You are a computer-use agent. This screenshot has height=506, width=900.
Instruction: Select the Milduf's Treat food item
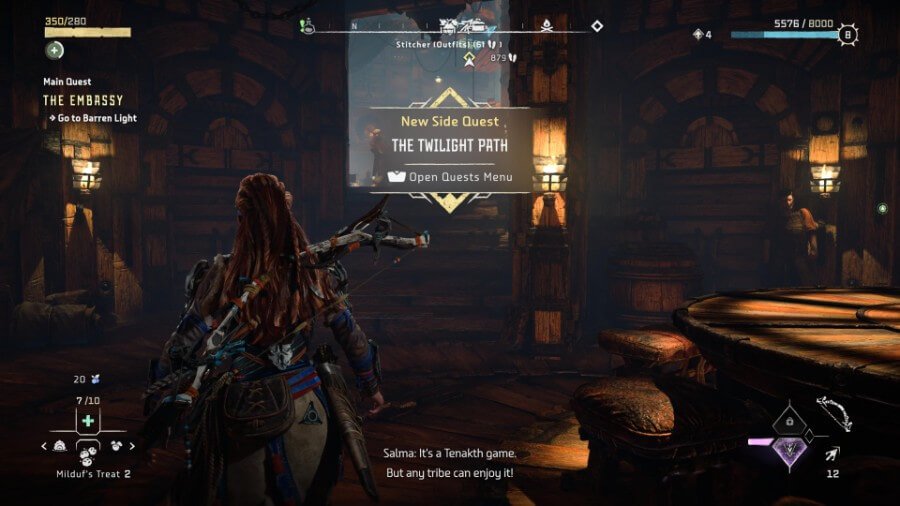[x=88, y=453]
